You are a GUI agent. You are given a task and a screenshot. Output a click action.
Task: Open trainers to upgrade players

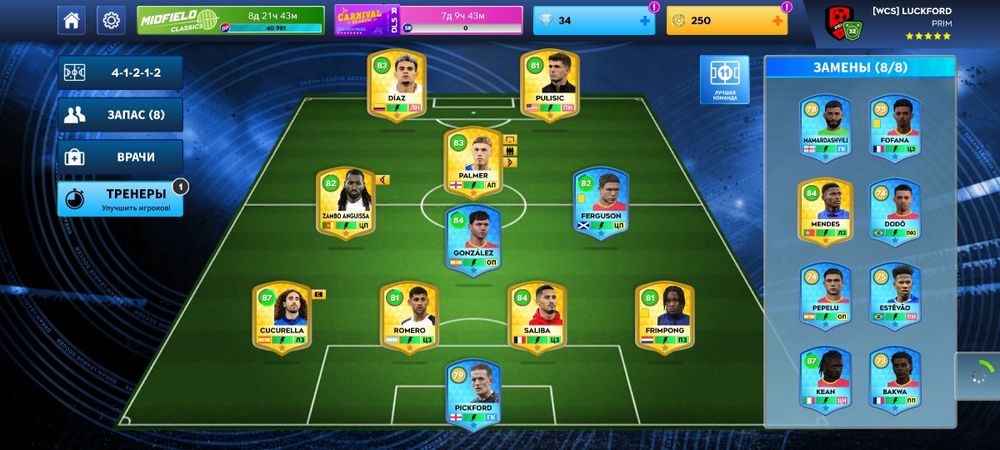[120, 198]
